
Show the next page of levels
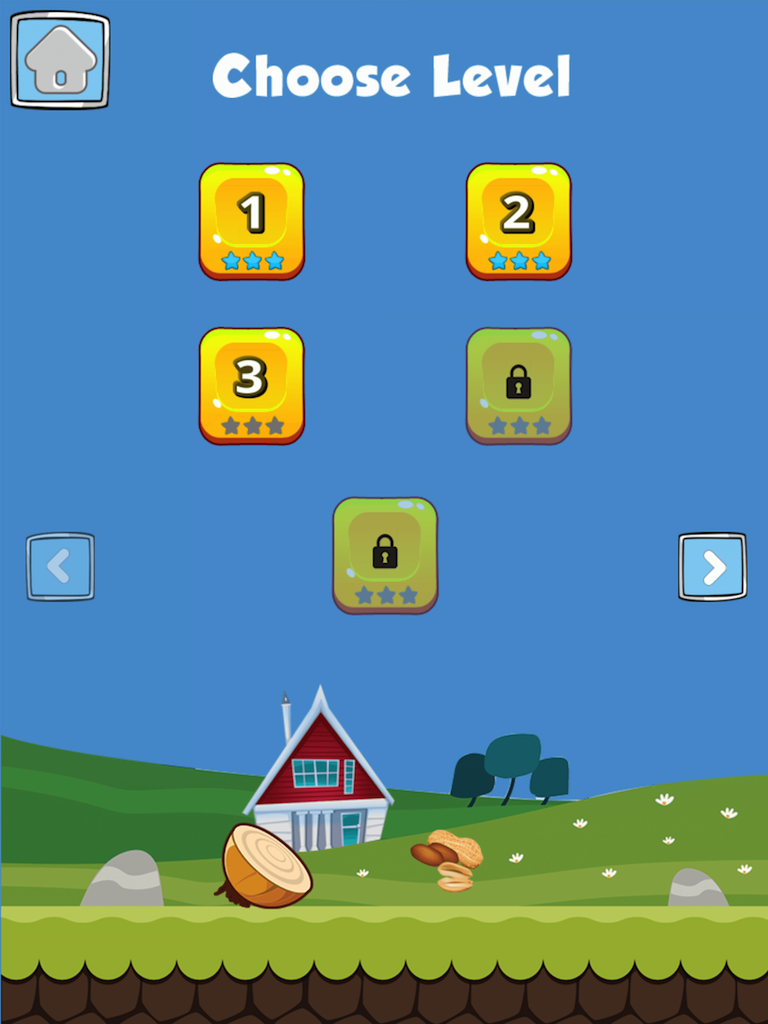tap(712, 567)
